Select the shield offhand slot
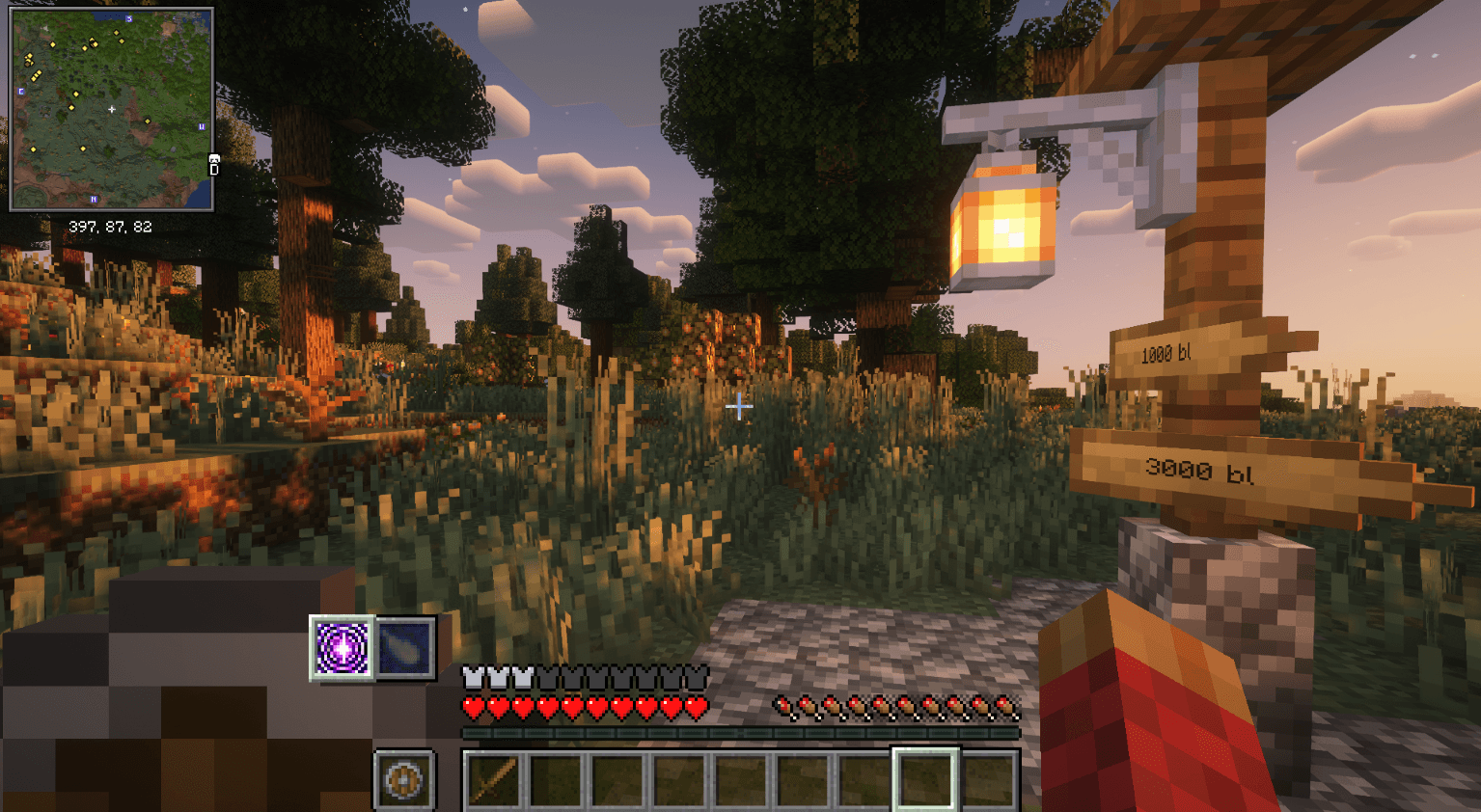1481x812 pixels. pos(403,779)
